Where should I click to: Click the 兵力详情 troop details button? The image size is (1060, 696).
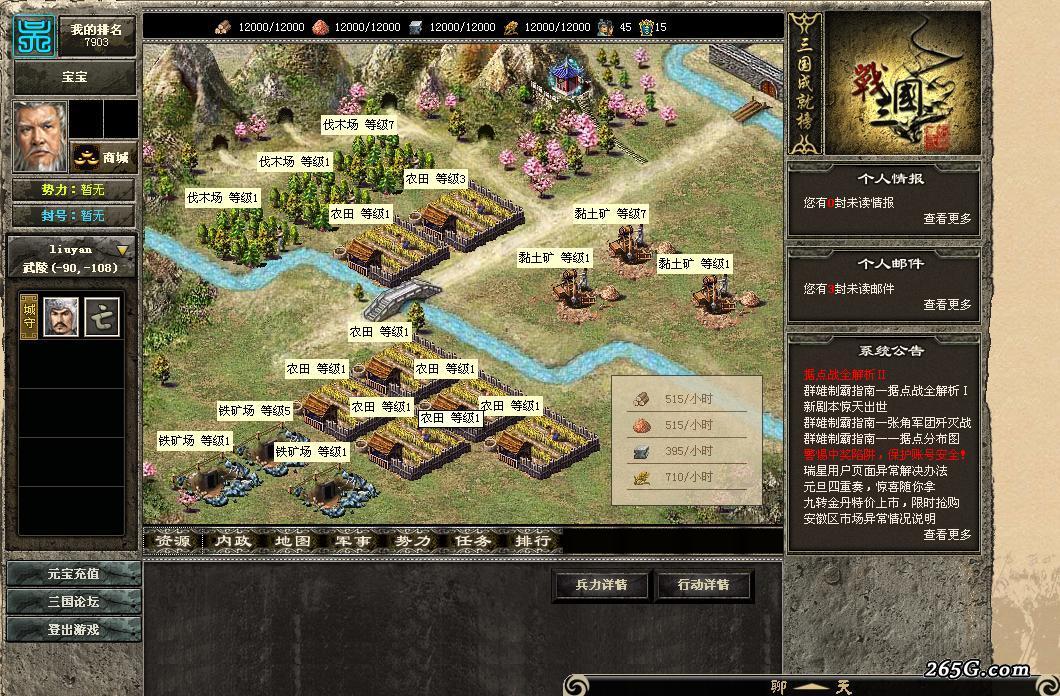click(x=601, y=585)
